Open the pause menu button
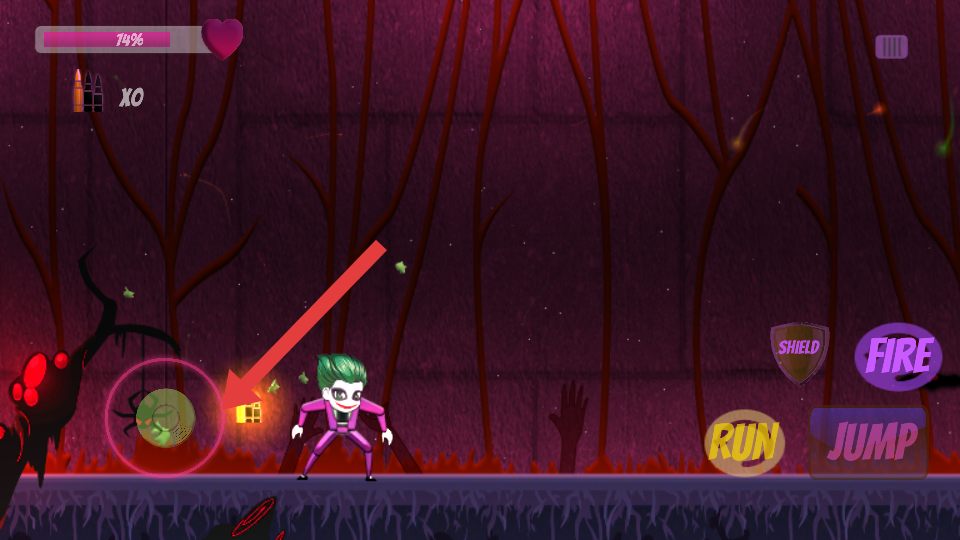960x540 pixels. tap(891, 47)
